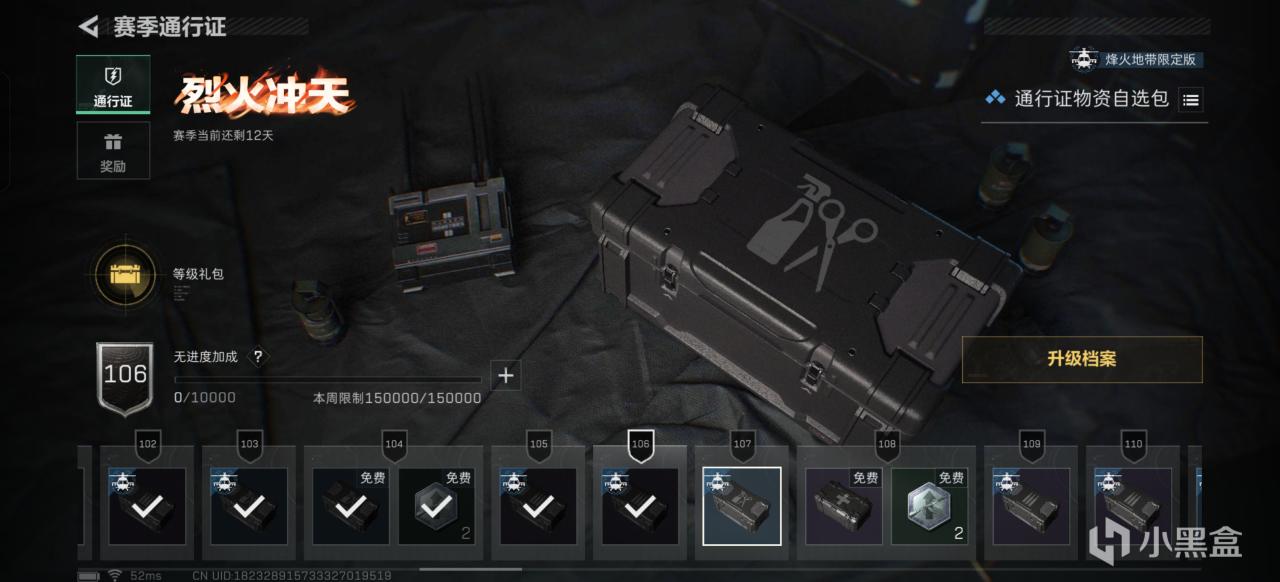Select the claimed level 103 reward

pos(249,506)
